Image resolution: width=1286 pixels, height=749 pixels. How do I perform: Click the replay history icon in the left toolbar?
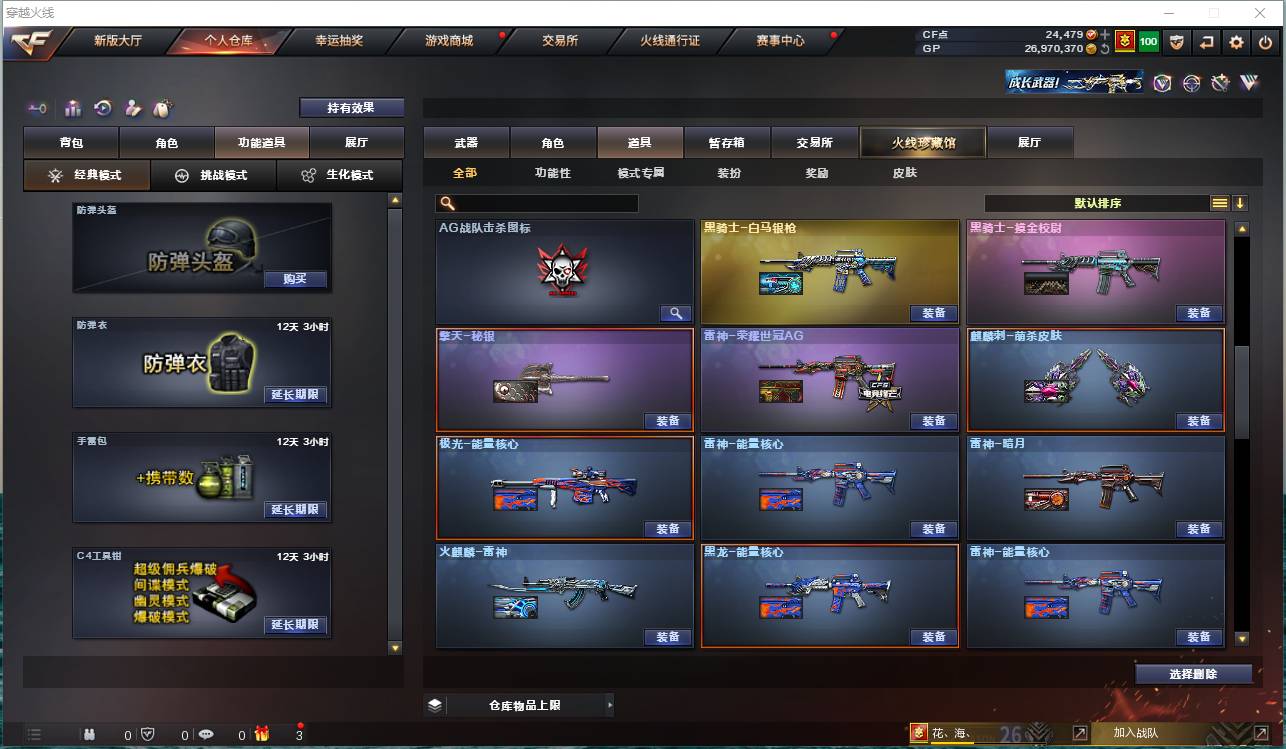[x=102, y=108]
